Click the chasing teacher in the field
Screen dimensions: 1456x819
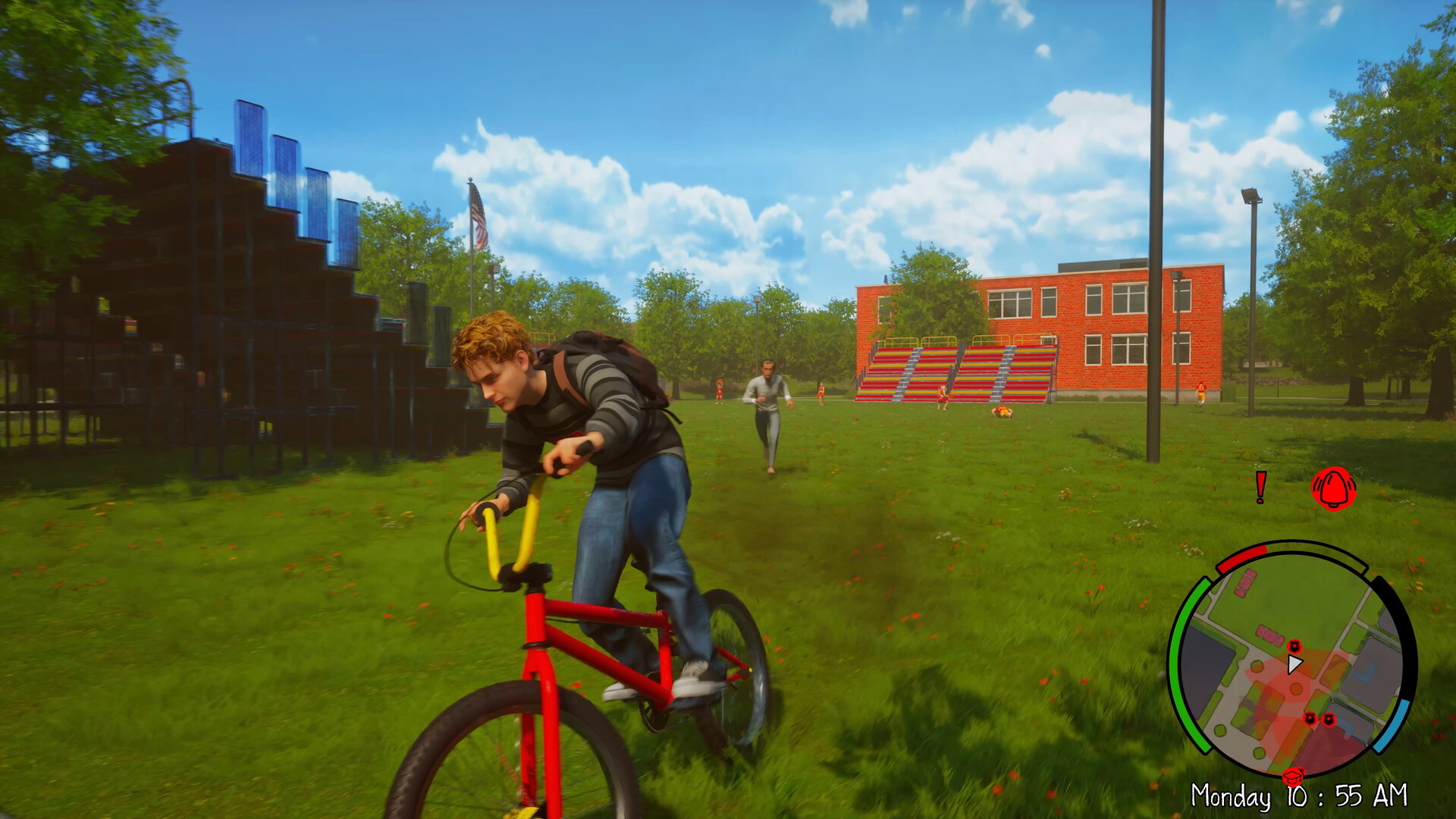(x=768, y=410)
